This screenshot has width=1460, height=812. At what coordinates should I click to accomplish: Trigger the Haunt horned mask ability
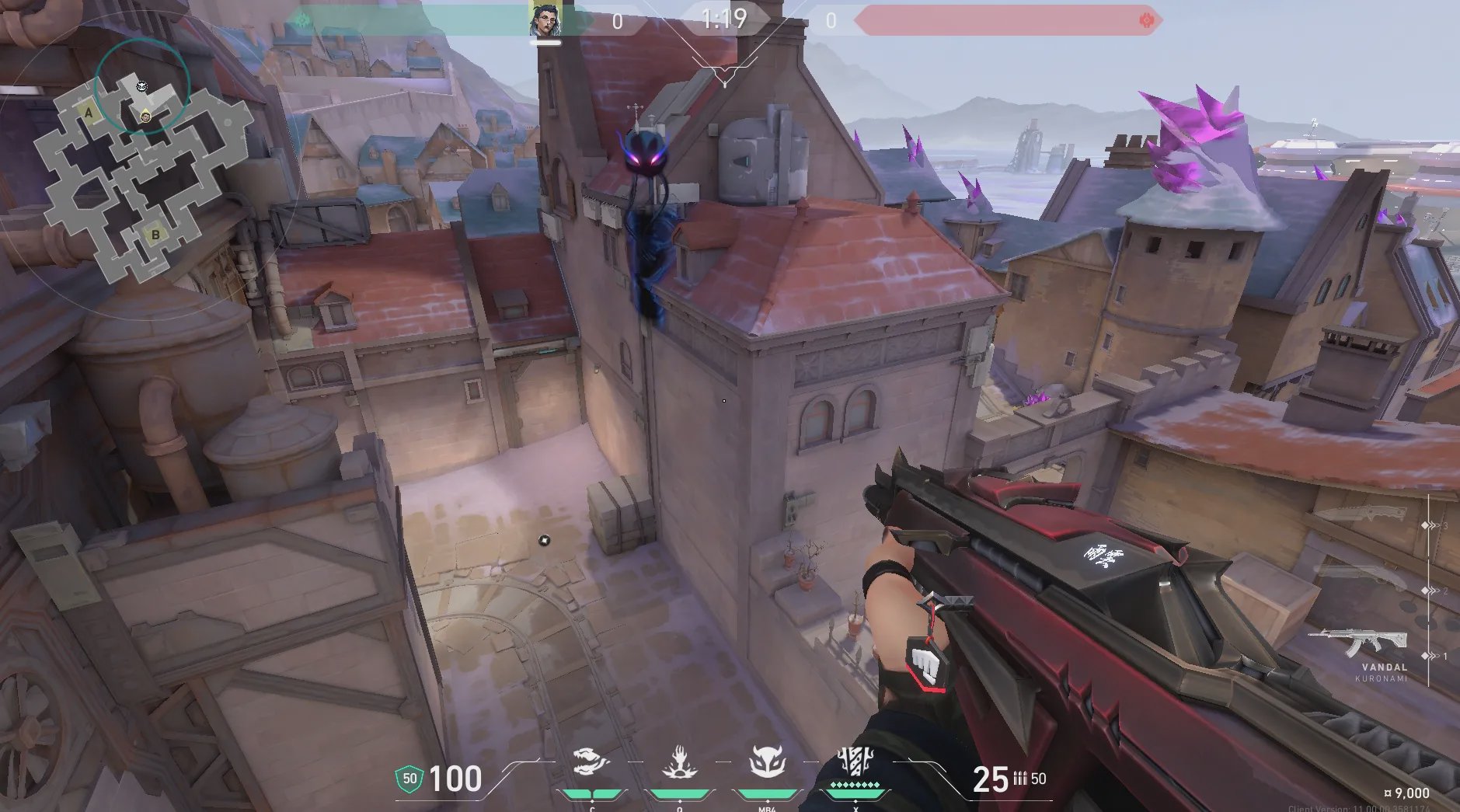[x=767, y=763]
